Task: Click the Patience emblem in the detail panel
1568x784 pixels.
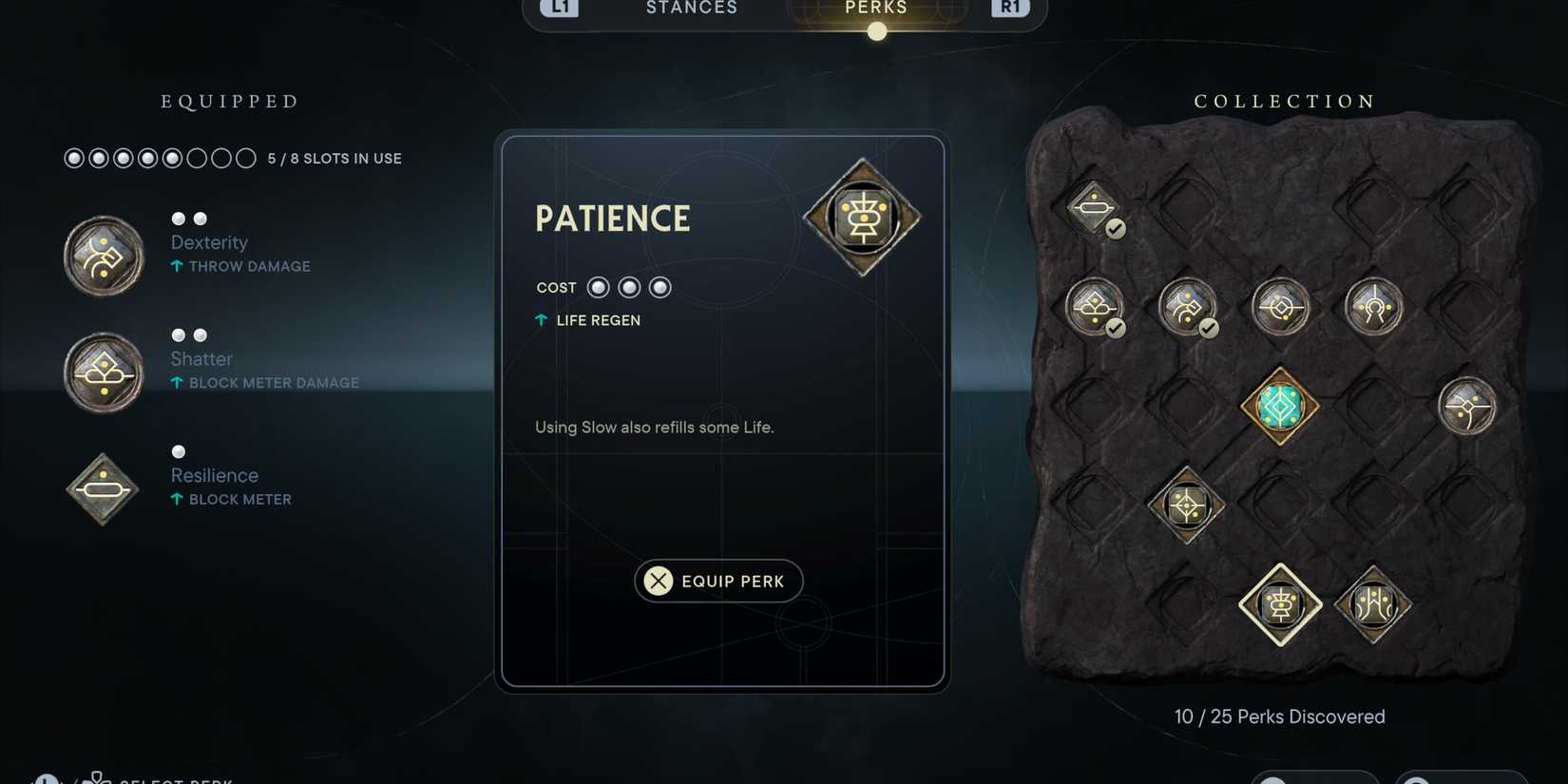Action: coord(863,219)
